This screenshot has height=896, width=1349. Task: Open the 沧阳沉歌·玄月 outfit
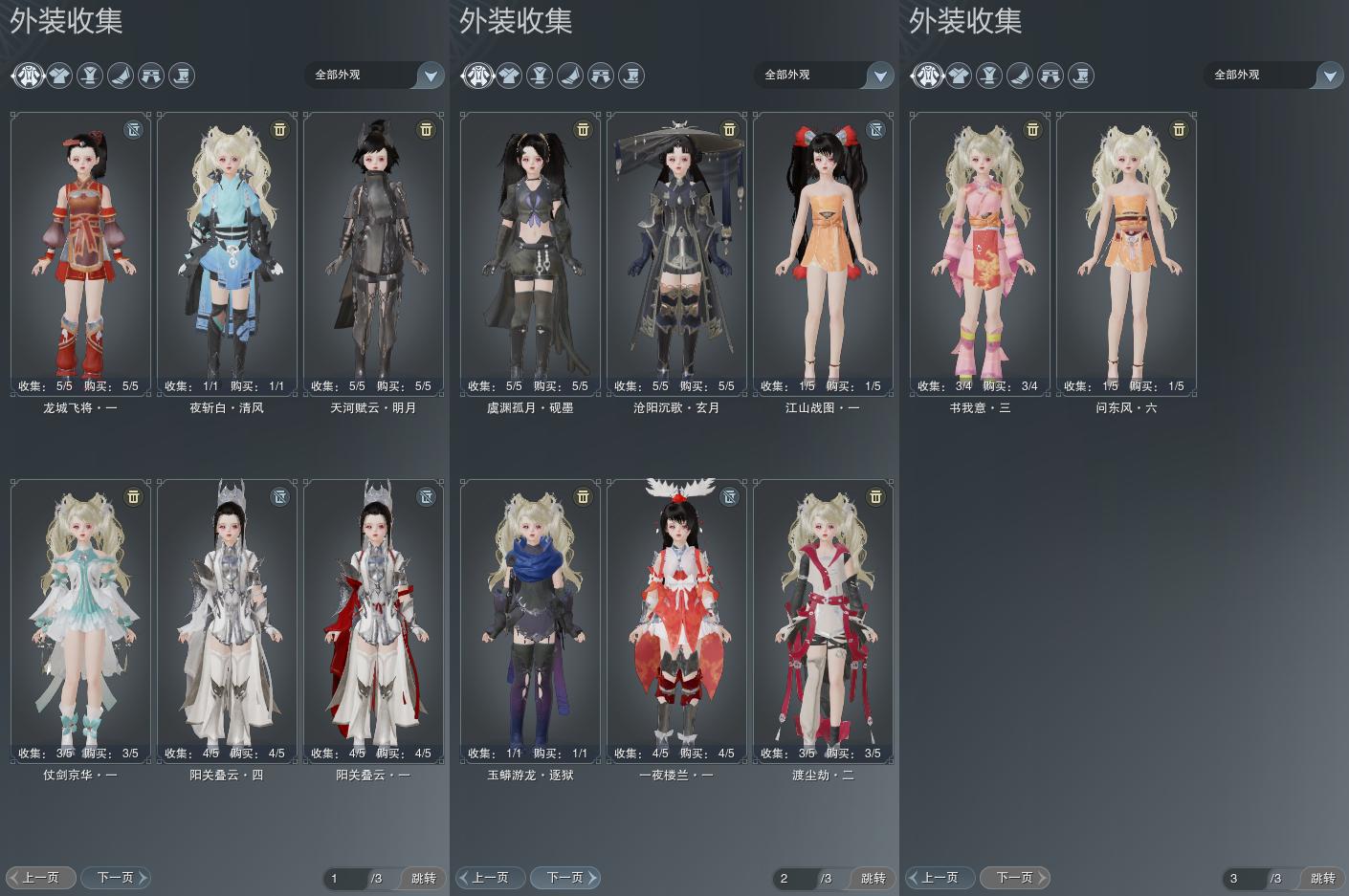676,253
